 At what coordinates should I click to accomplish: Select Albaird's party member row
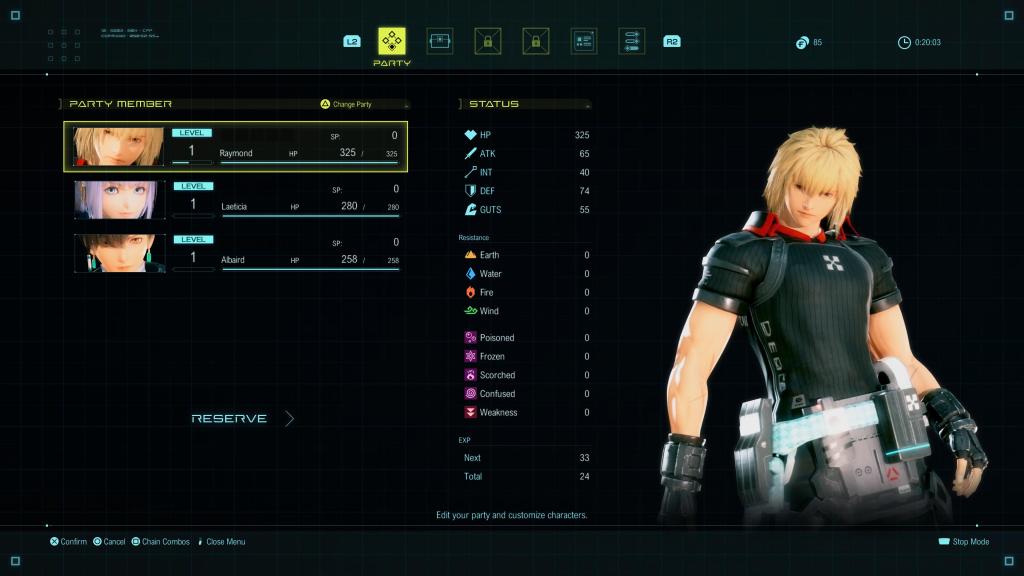point(236,253)
